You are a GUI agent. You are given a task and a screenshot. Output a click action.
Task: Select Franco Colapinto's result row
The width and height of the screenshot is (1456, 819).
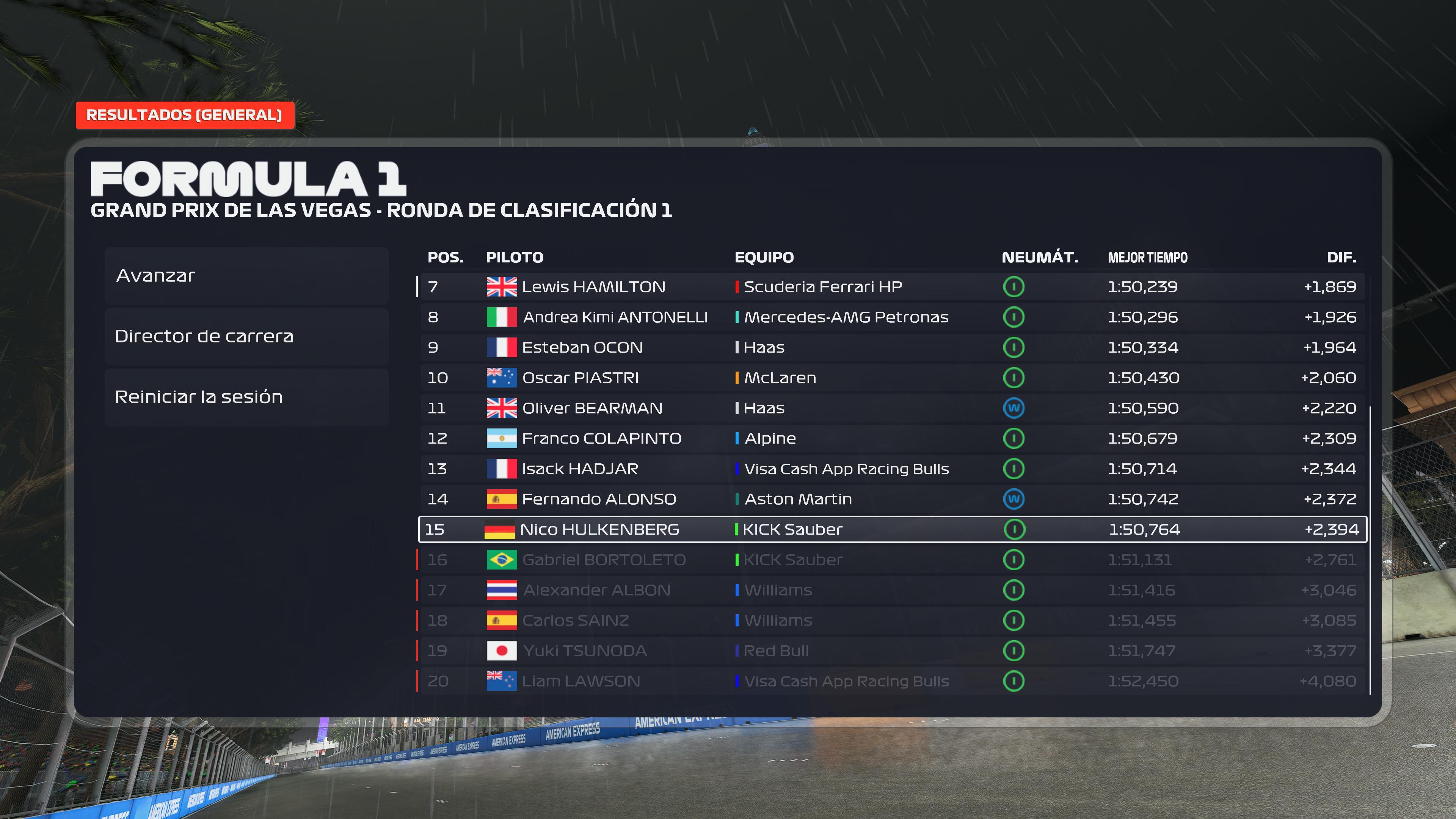click(892, 439)
